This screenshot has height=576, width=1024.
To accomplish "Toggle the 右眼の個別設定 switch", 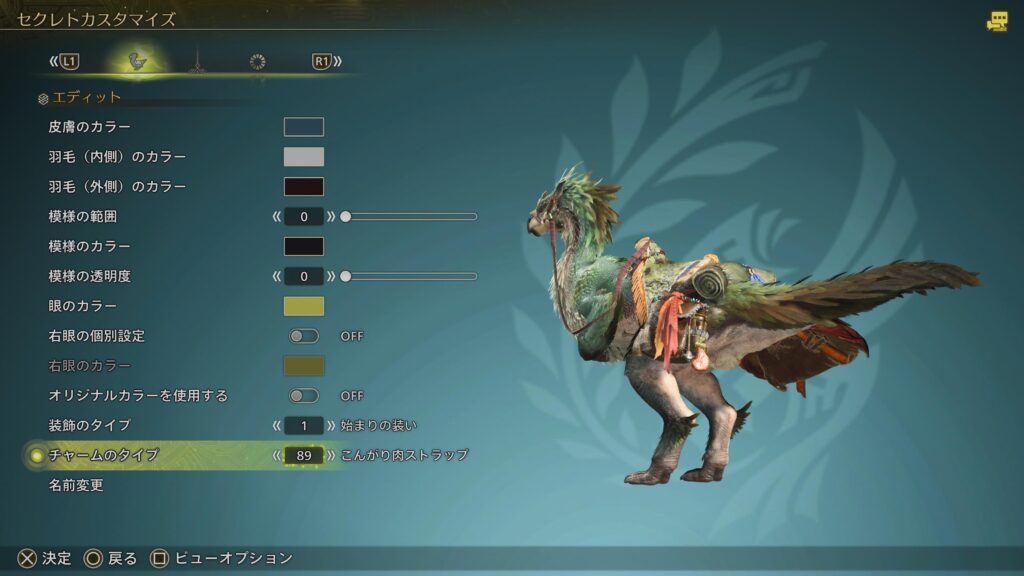I will [x=304, y=336].
